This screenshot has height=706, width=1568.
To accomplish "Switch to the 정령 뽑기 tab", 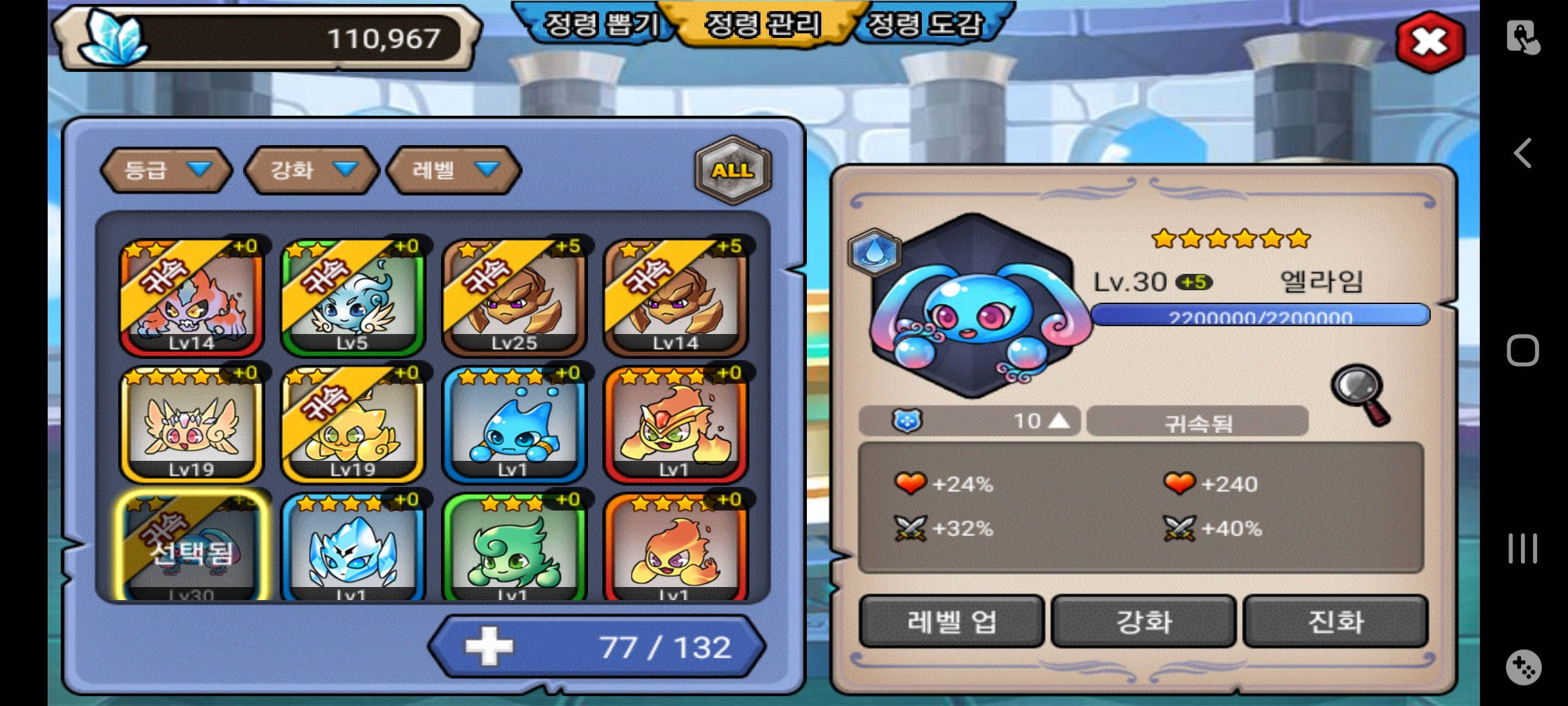I will (600, 25).
